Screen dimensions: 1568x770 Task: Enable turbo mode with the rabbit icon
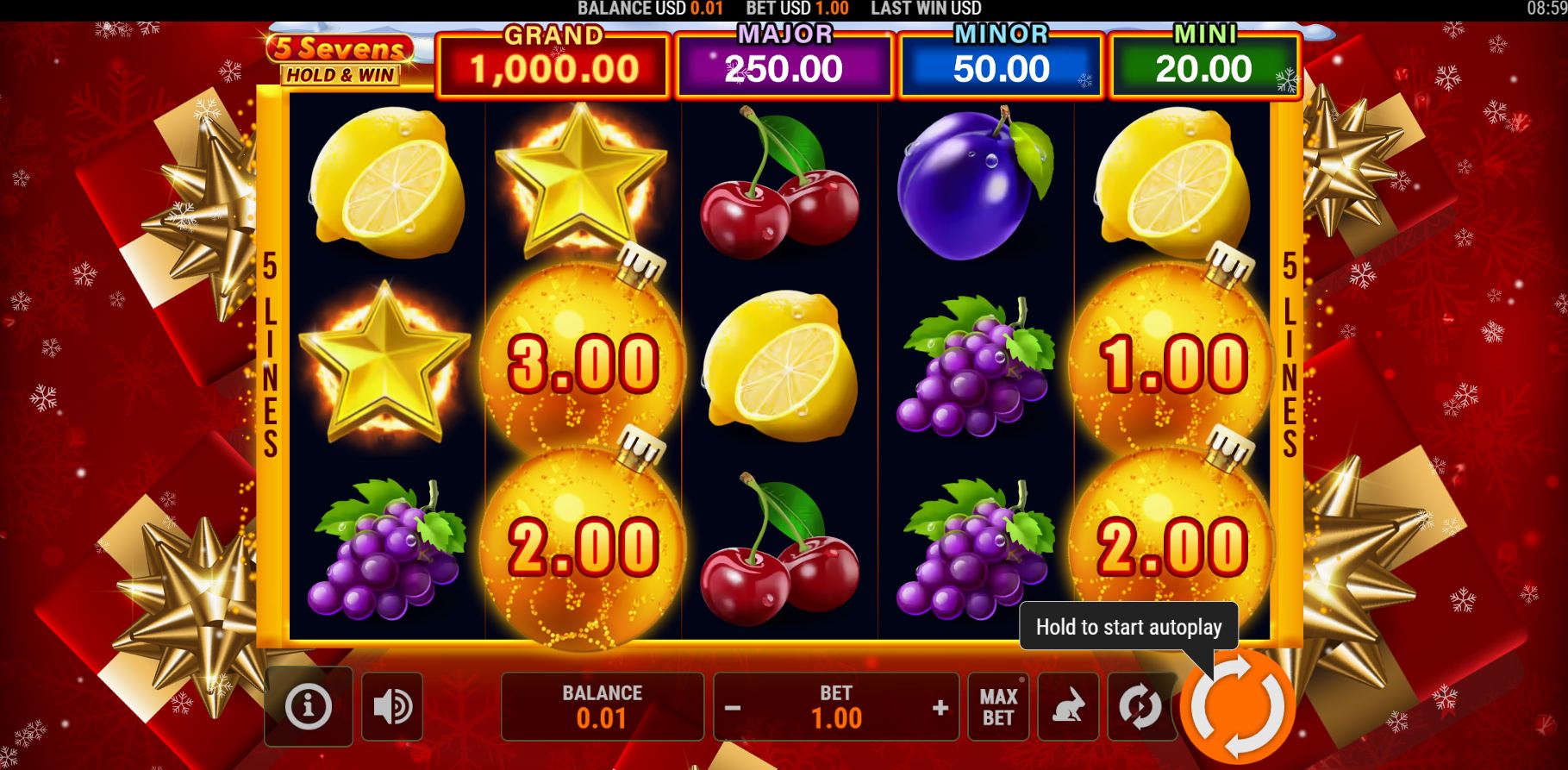(1068, 706)
